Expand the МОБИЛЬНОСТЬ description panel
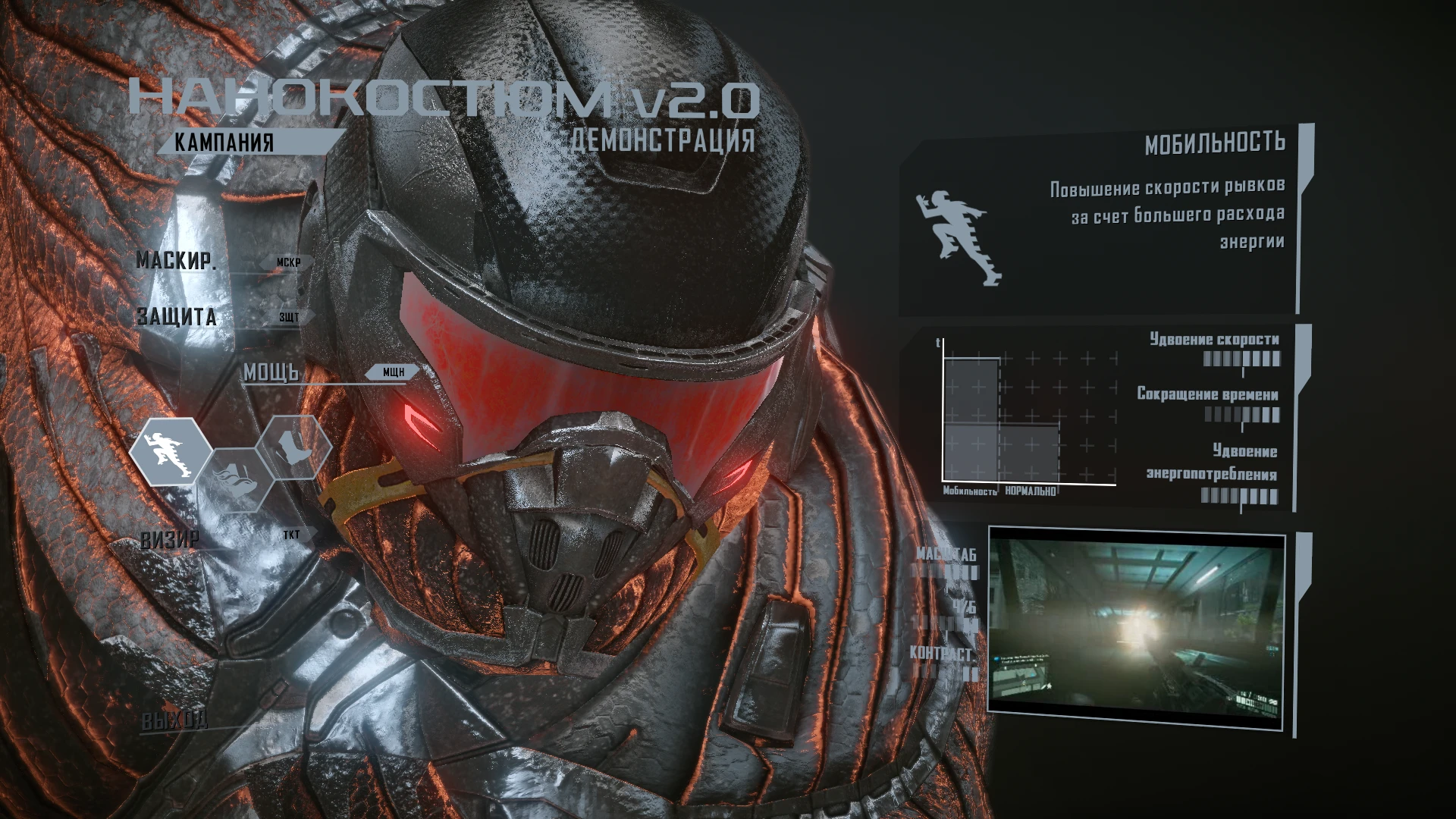Screen dimensions: 1456x819 (x=1216, y=141)
